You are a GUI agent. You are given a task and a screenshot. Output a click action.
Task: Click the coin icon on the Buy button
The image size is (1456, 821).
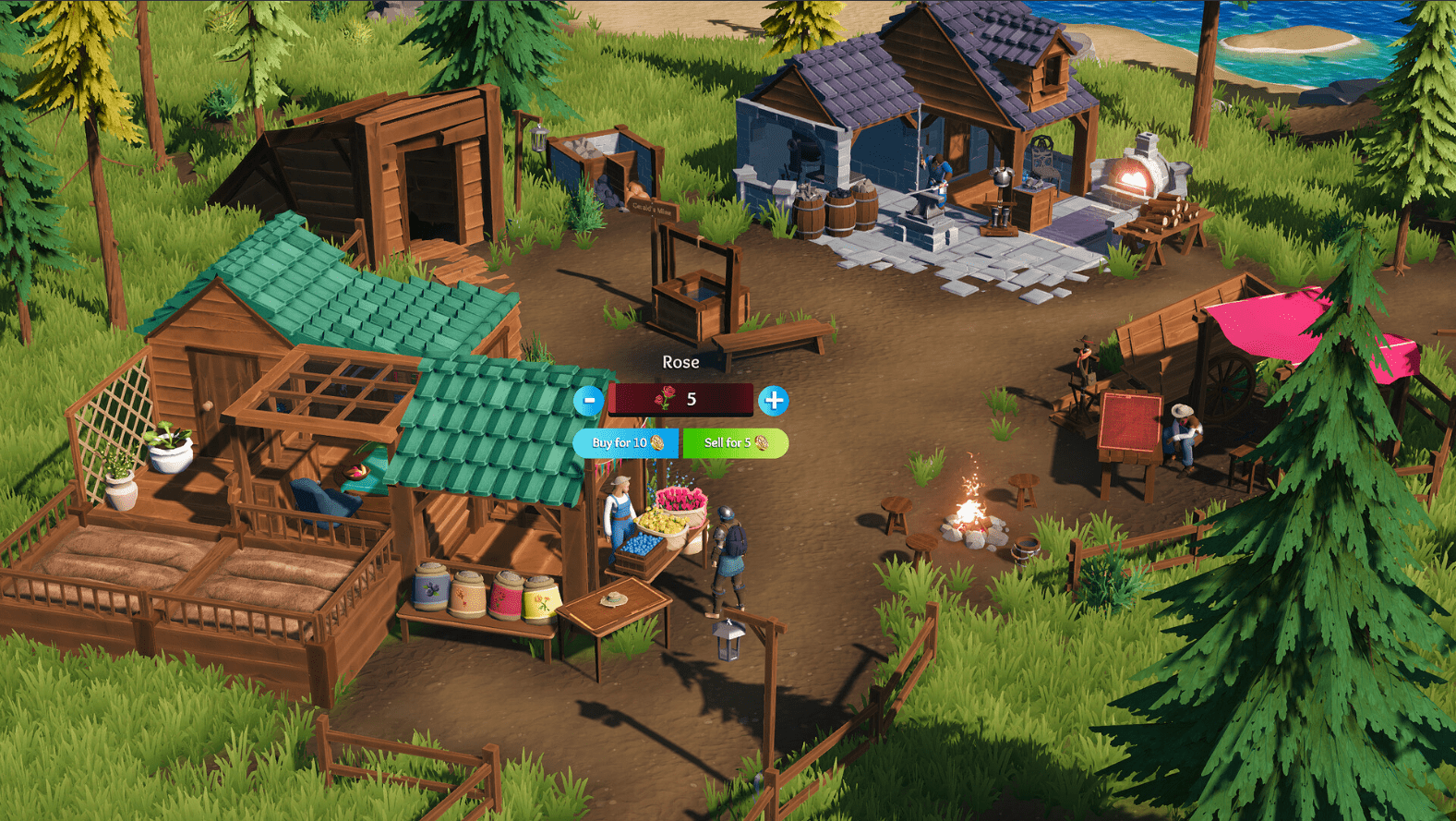658,443
